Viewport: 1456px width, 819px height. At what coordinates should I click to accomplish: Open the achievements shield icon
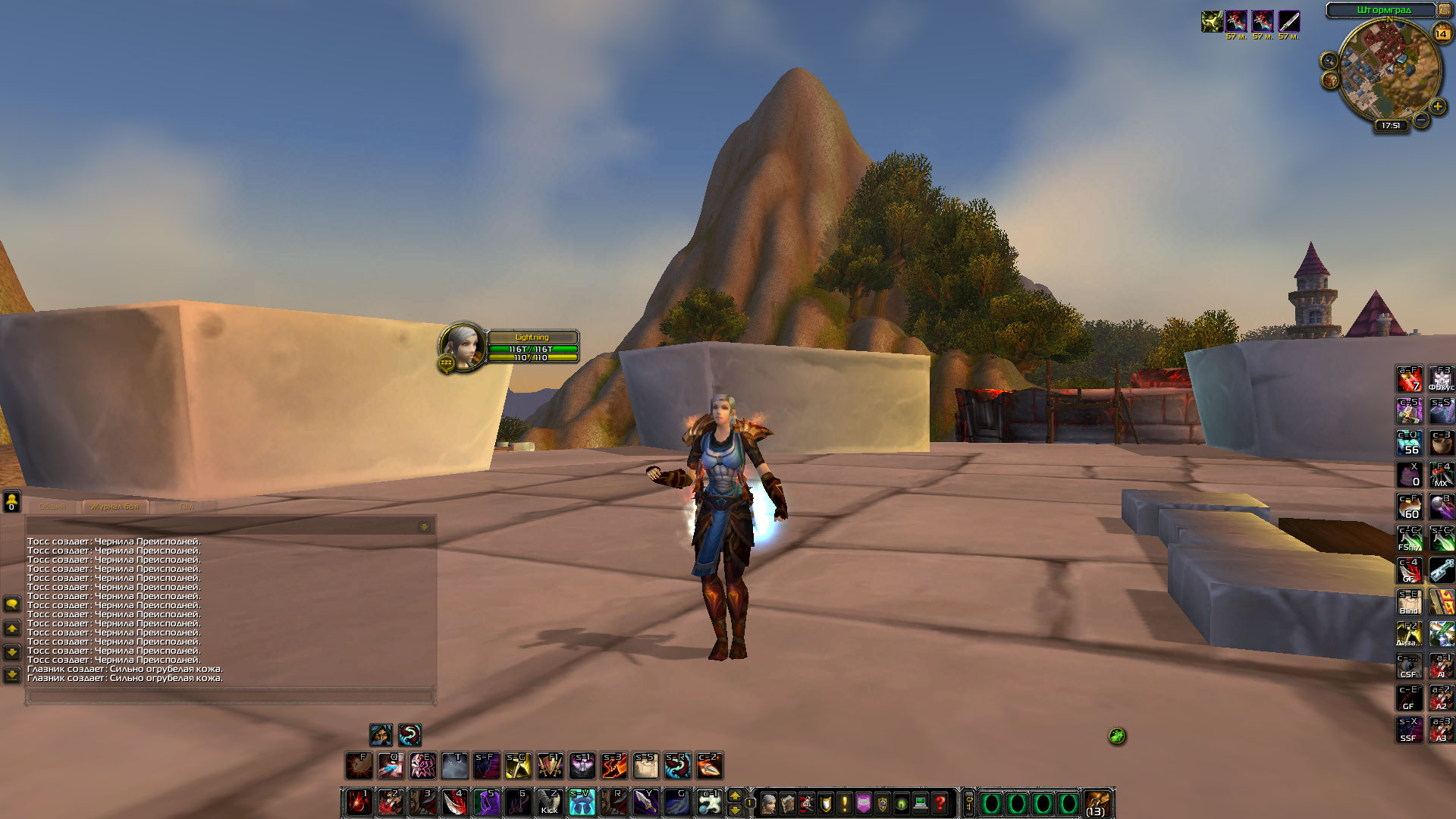point(826,804)
